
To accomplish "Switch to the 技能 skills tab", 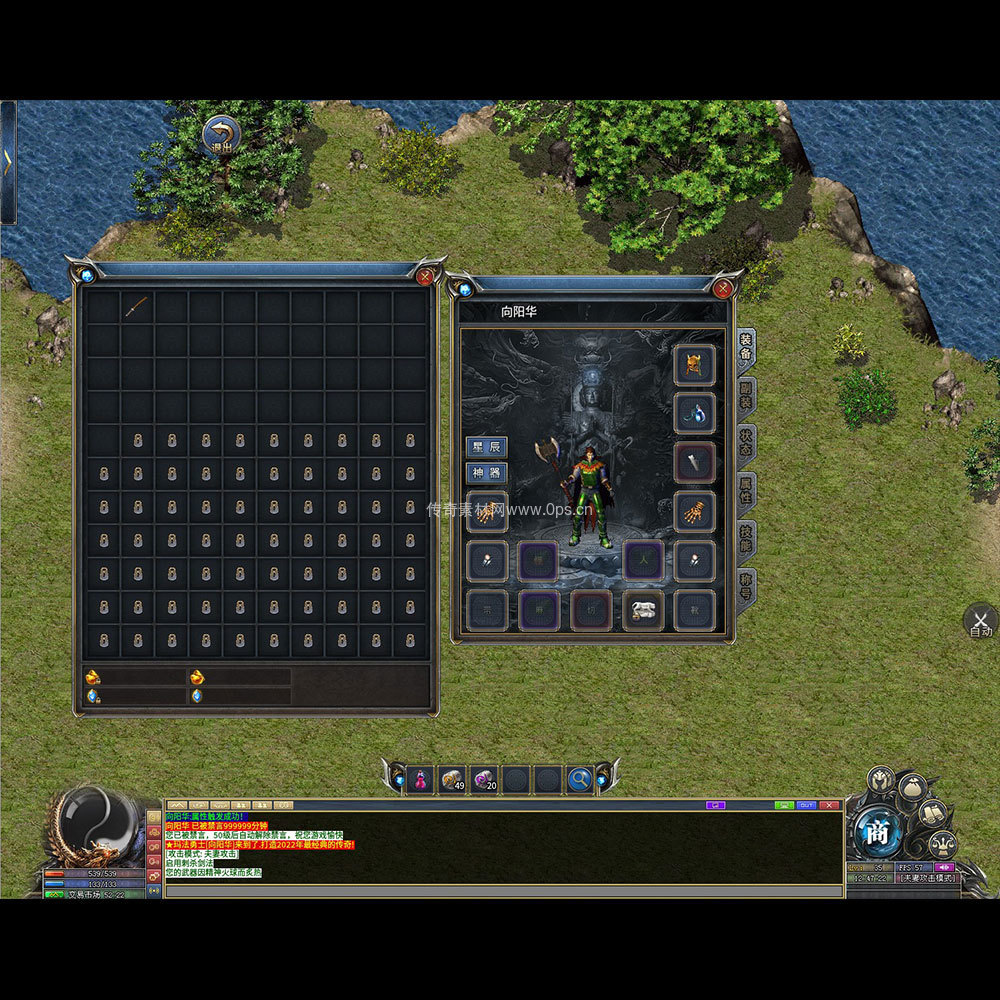I will [x=746, y=541].
